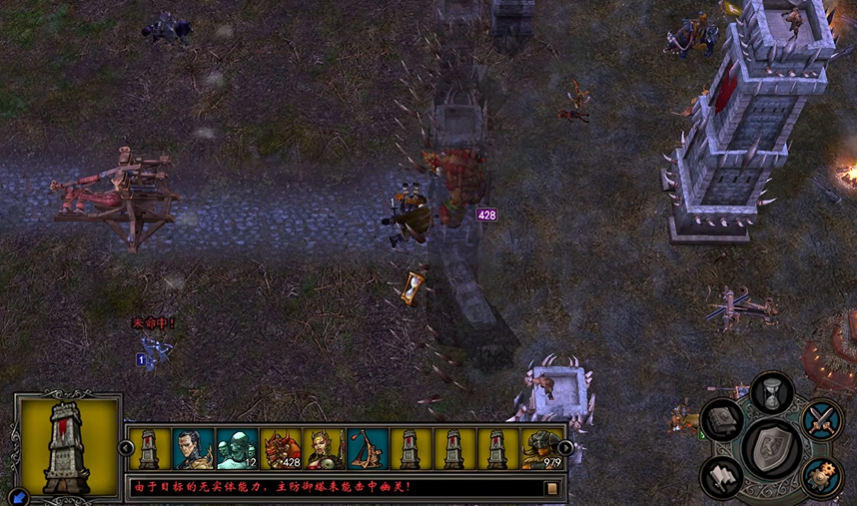Shift the initiative bar left with its arrow
This screenshot has height=506, width=857.
point(124,447)
